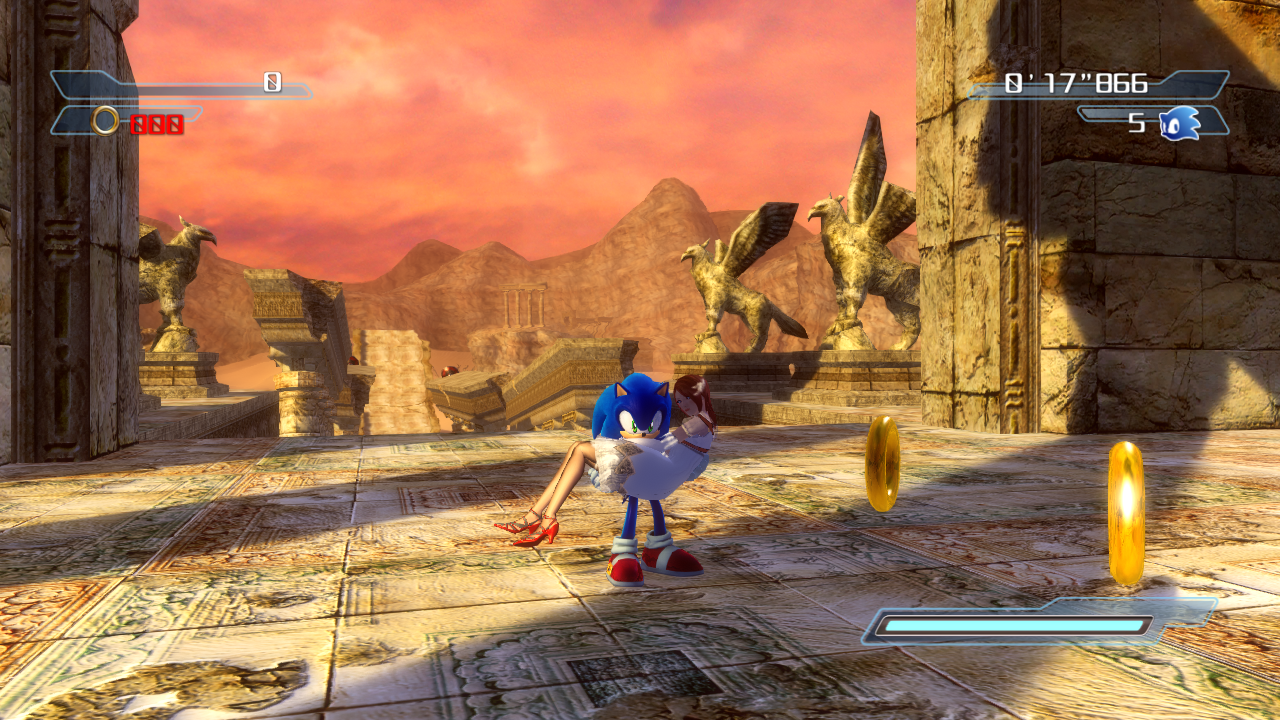Click the gold ring counter icon
1280x720 pixels.
coord(105,122)
